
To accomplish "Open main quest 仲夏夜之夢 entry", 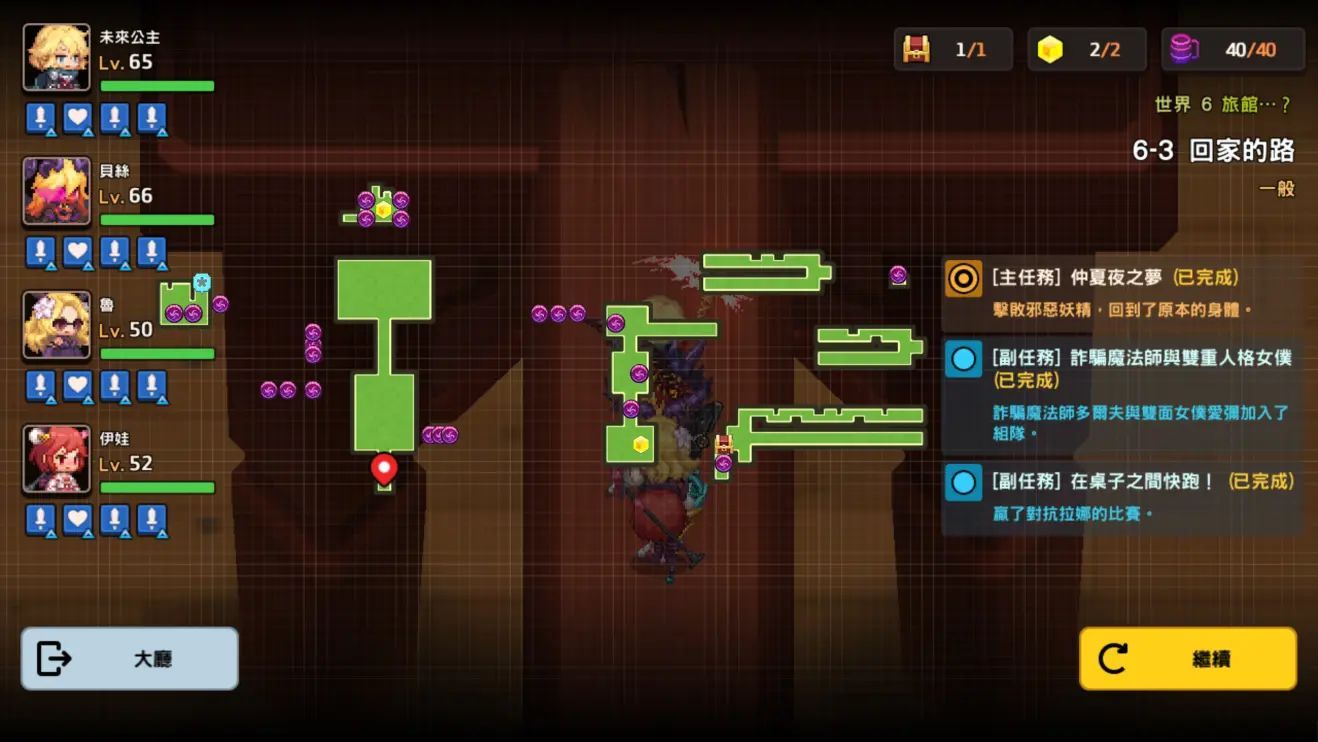I will pos(1120,292).
